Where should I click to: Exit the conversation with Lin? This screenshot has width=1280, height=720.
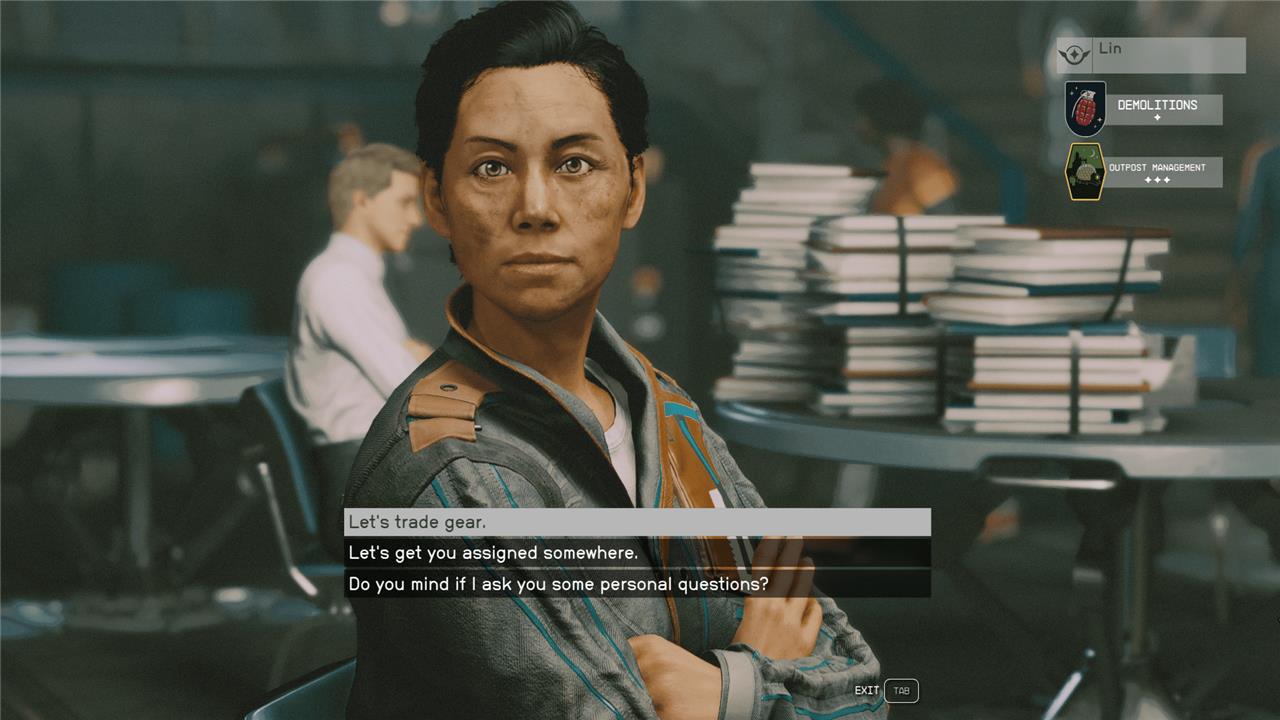(x=900, y=691)
